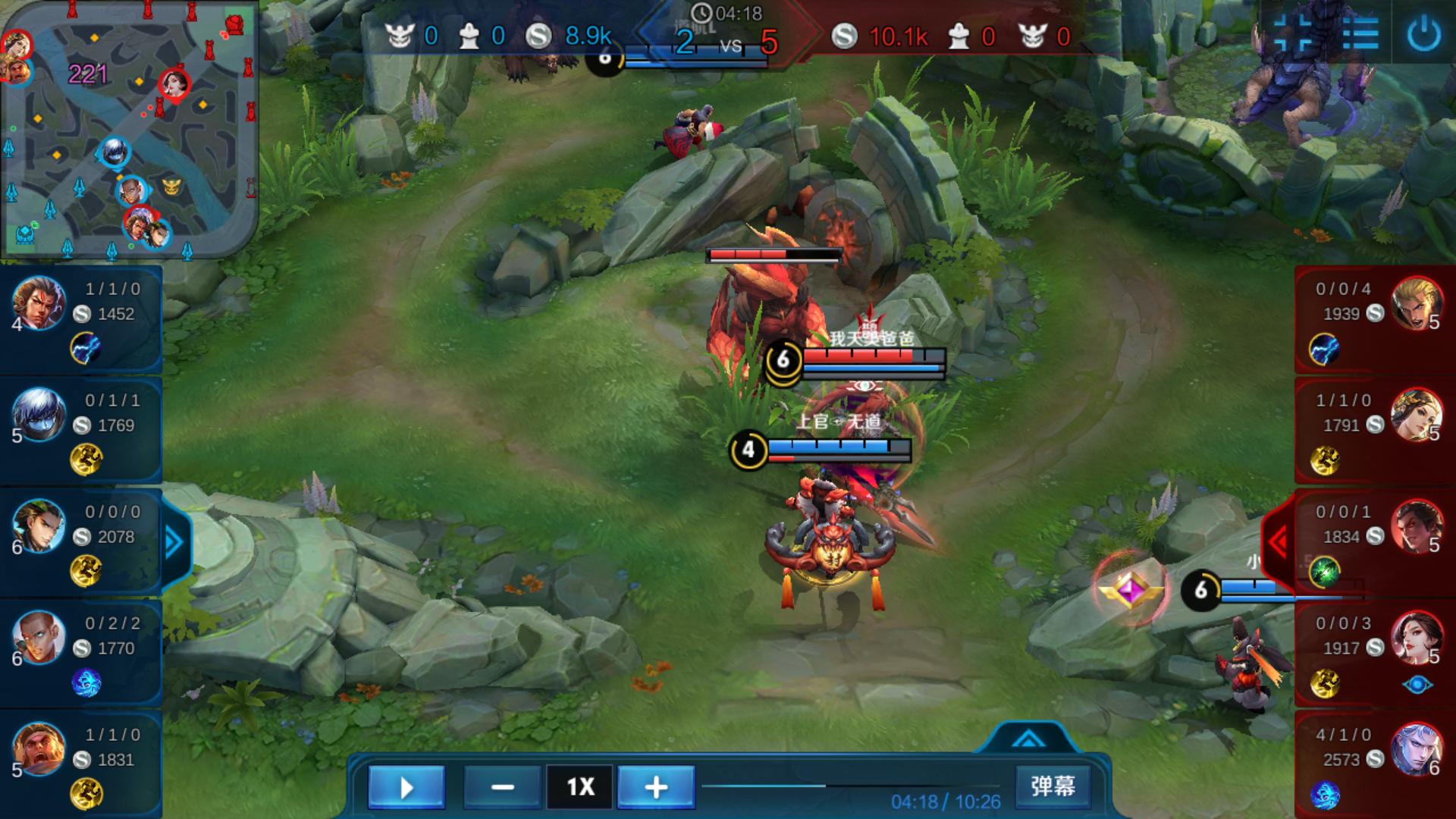This screenshot has width=1456, height=819.
Task: Click the replay progress bar
Action: 849,786
